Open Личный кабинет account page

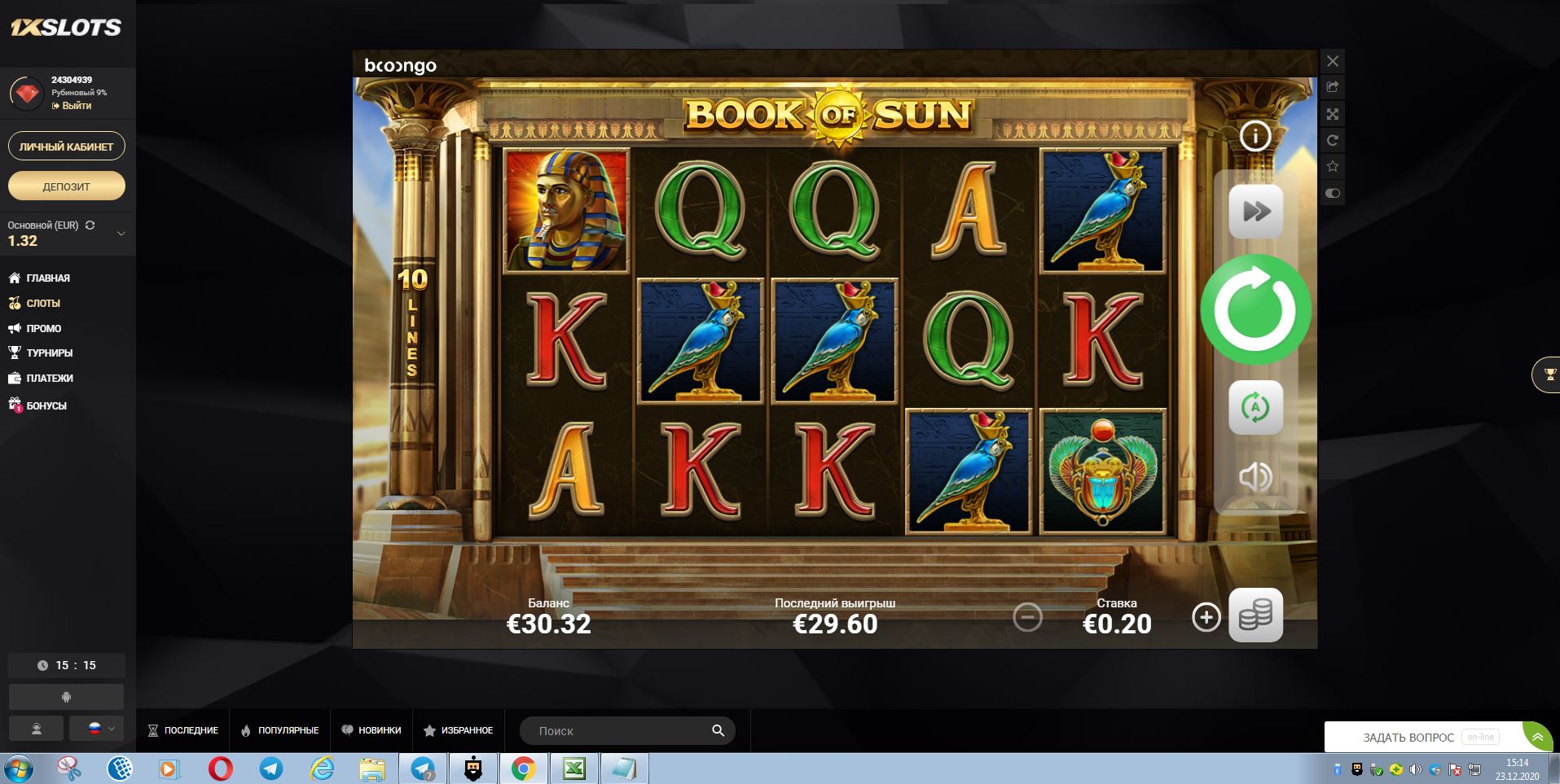[67, 147]
